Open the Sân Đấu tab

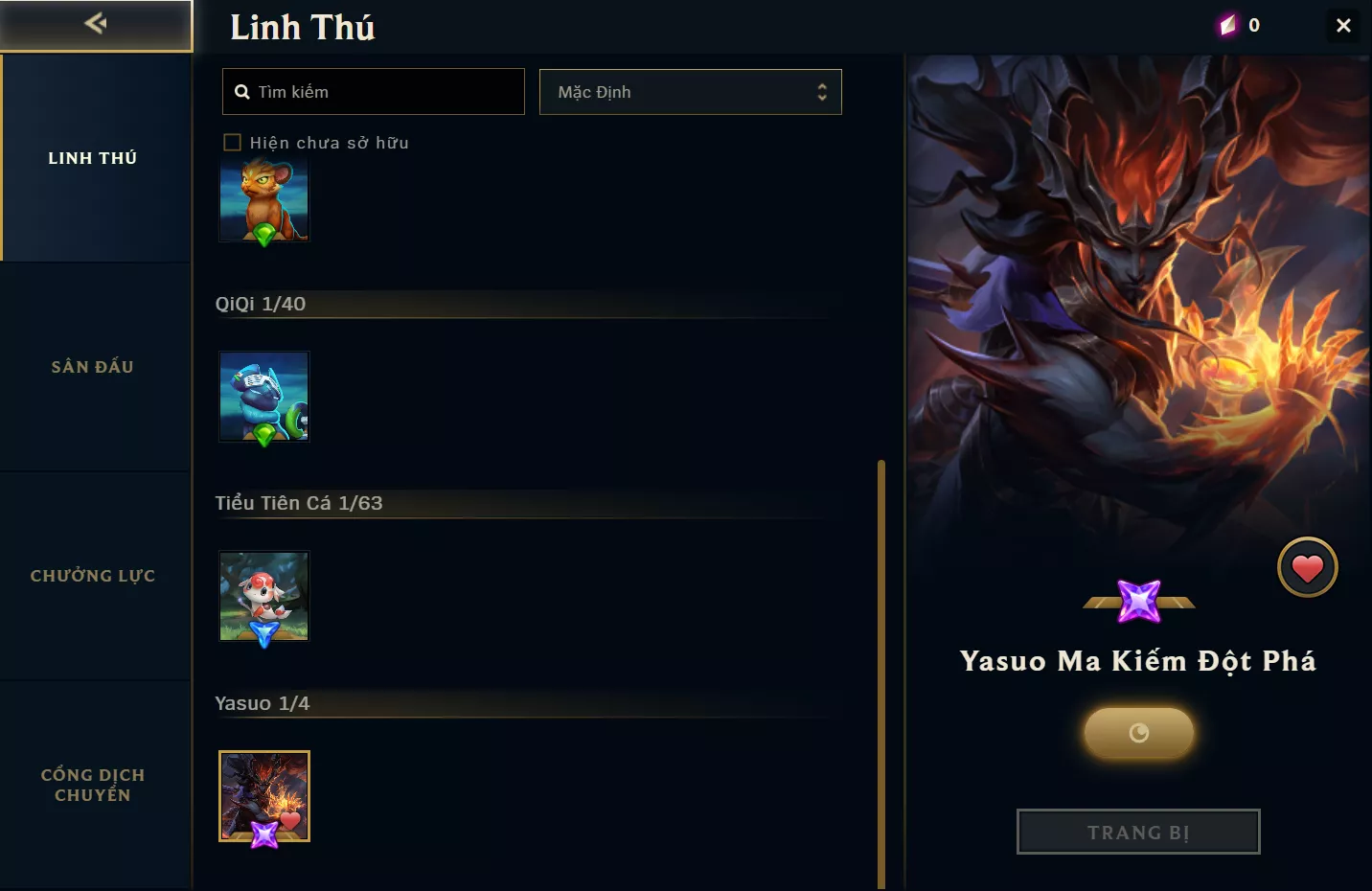coord(94,367)
